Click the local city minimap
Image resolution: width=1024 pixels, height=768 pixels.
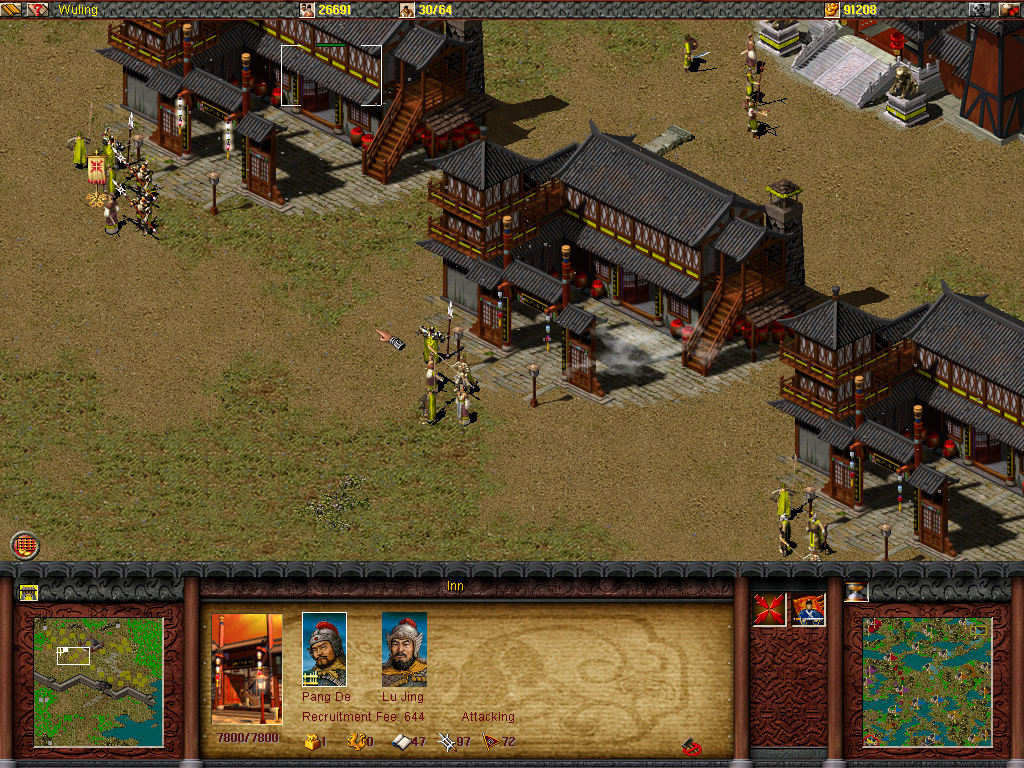pos(98,681)
